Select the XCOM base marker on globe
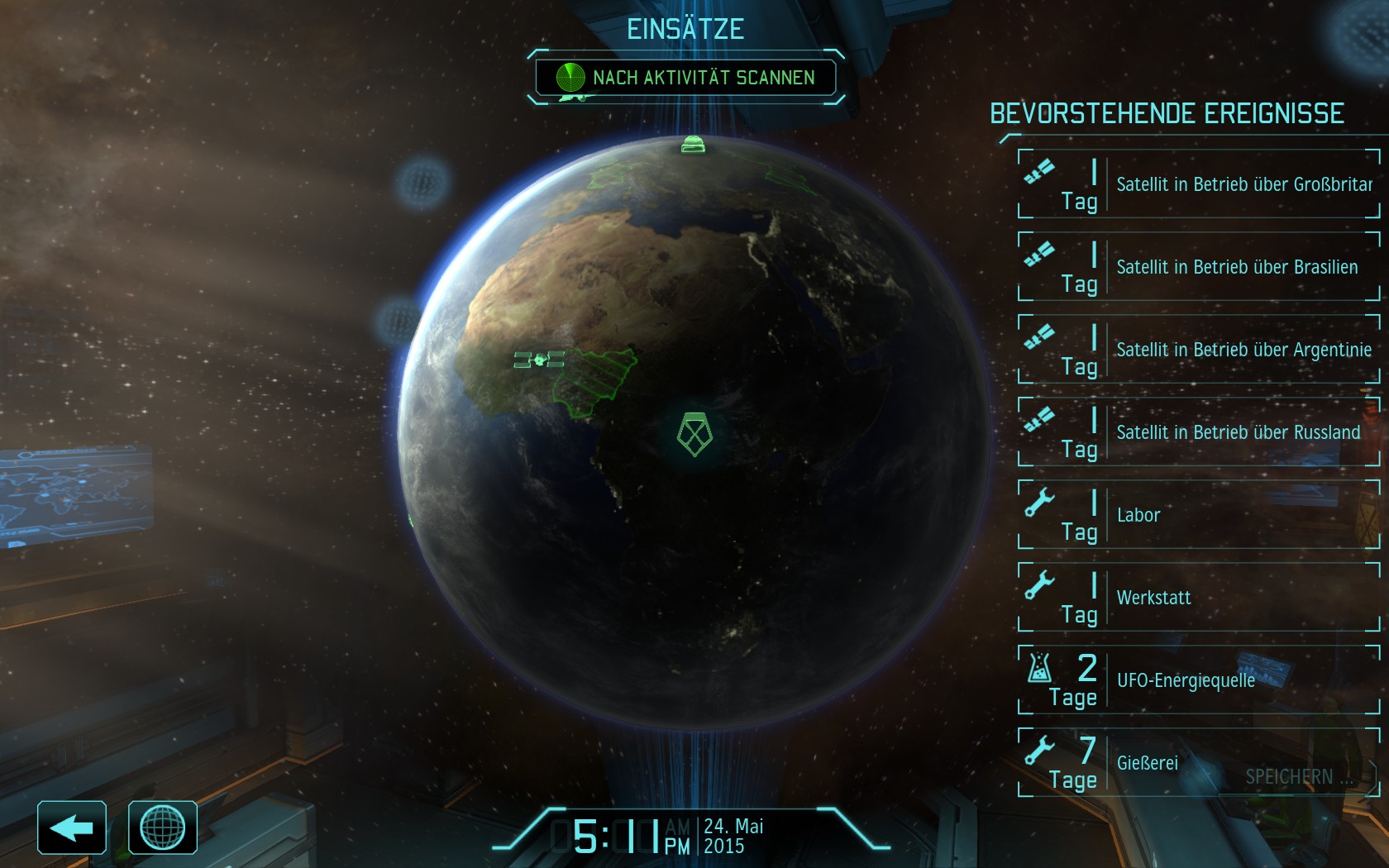Image resolution: width=1389 pixels, height=868 pixels. (694, 434)
